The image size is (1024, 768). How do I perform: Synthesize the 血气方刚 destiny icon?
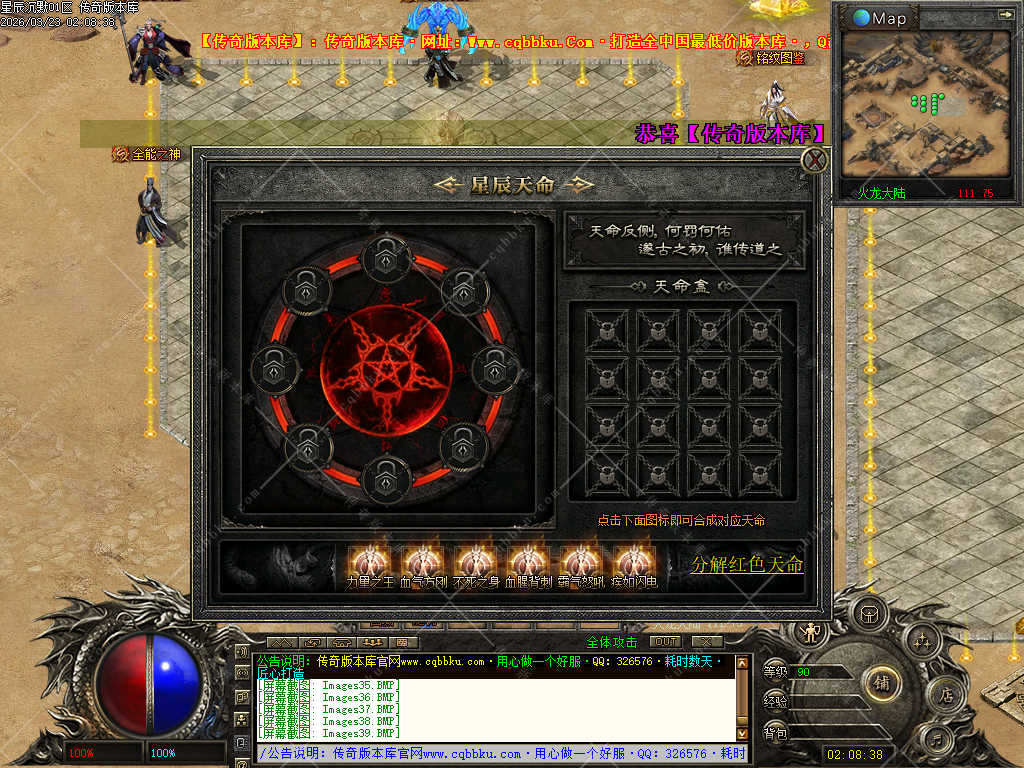[423, 562]
